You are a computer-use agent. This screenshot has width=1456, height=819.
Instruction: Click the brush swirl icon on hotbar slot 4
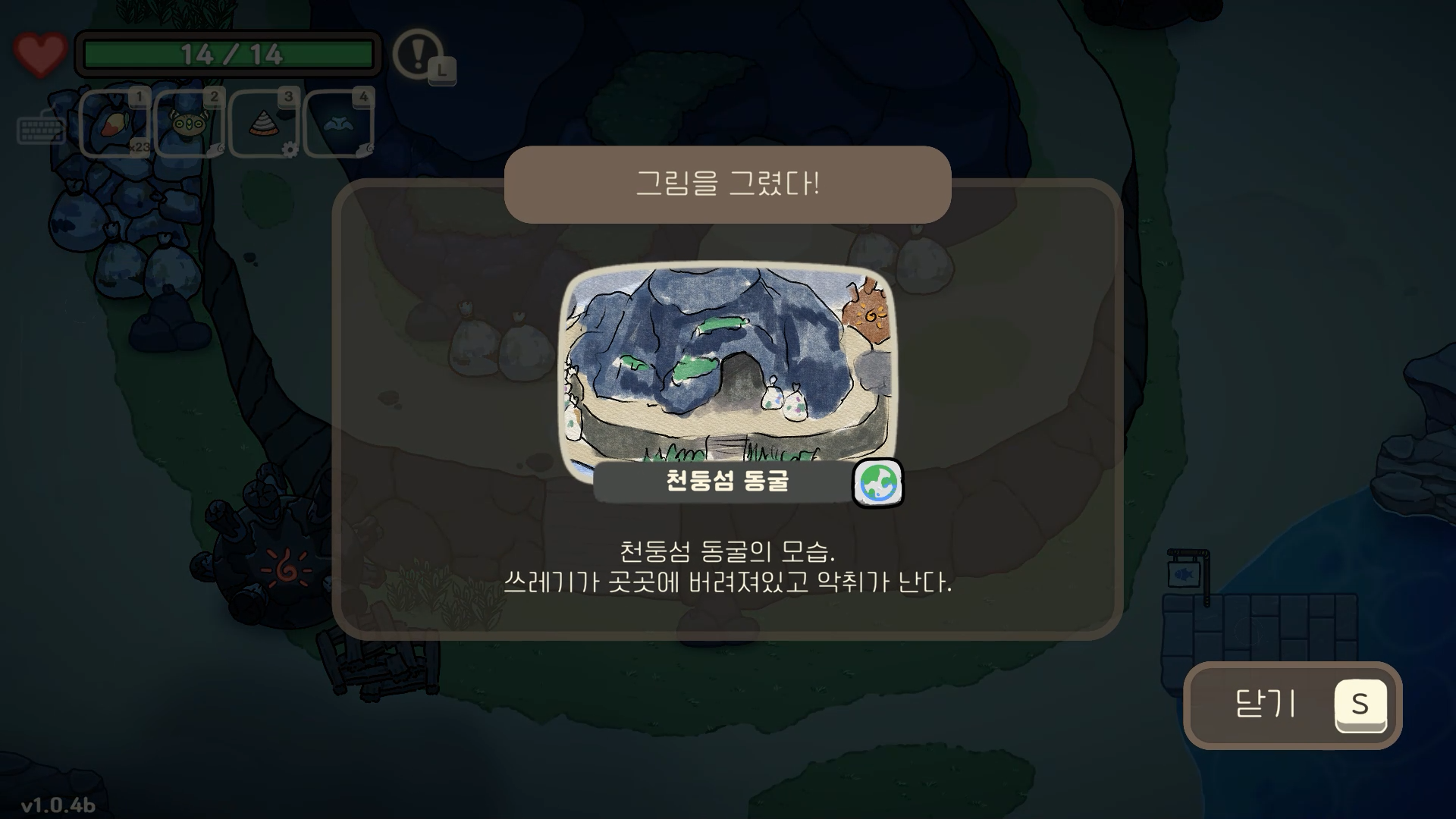(x=369, y=149)
